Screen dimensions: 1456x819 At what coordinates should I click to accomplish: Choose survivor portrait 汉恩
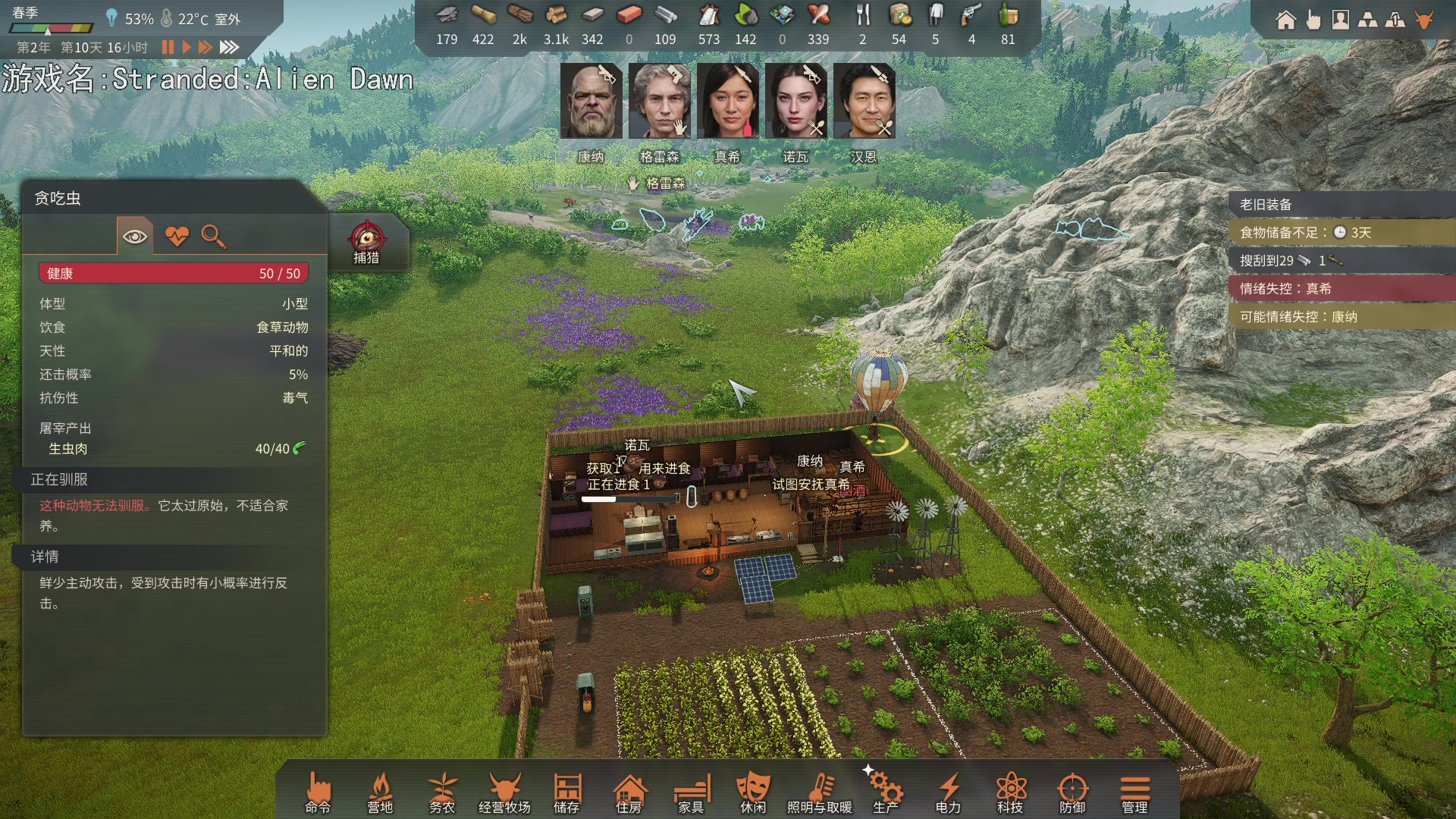point(864,101)
